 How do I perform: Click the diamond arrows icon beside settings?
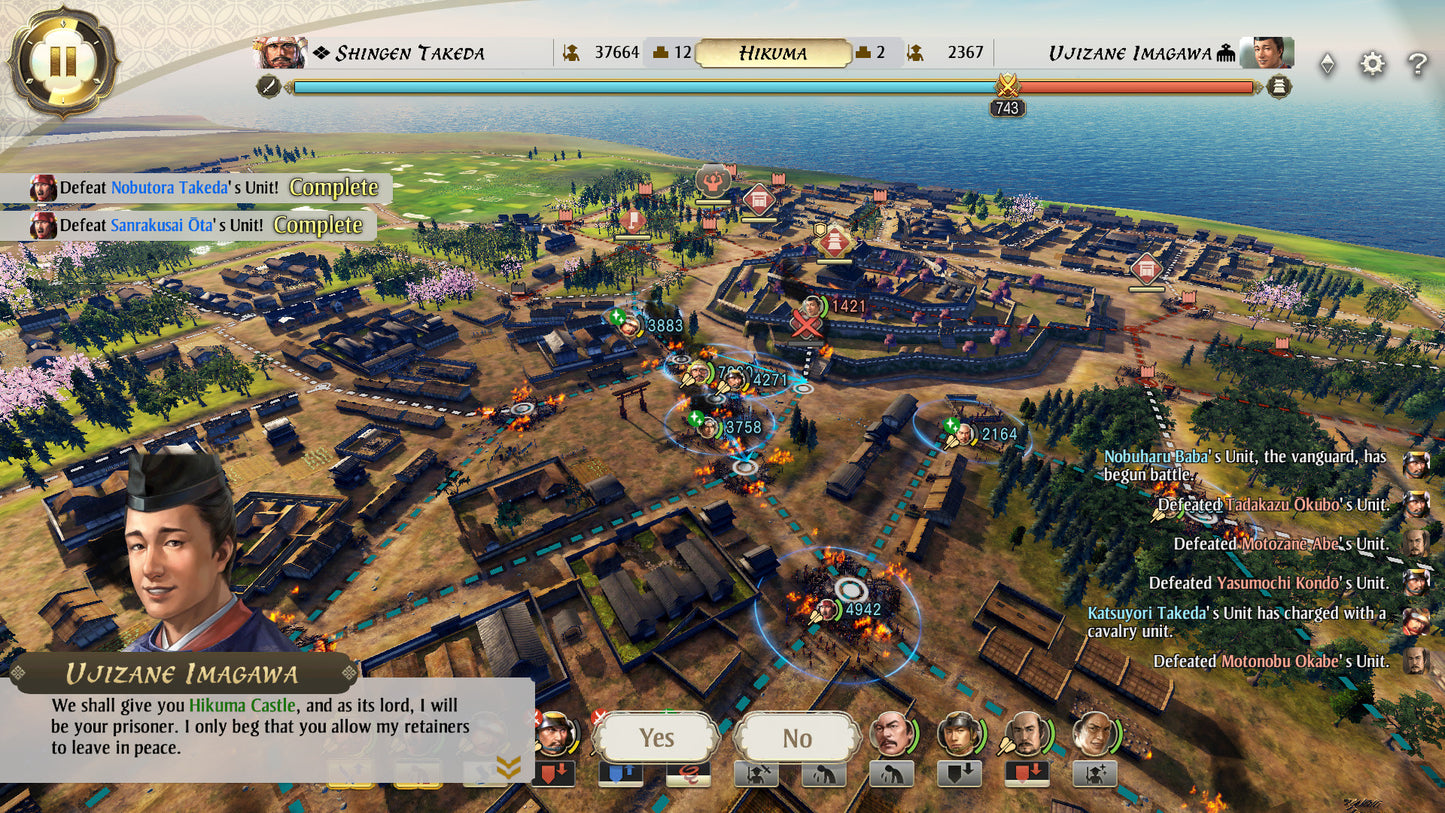pos(1327,64)
